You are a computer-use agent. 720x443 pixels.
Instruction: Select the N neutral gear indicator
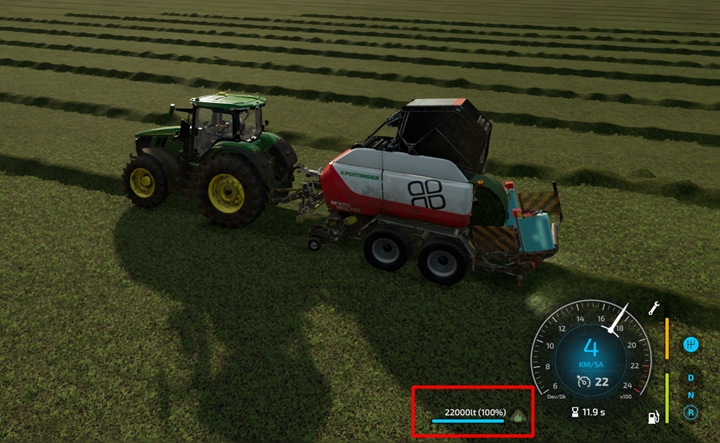690,394
